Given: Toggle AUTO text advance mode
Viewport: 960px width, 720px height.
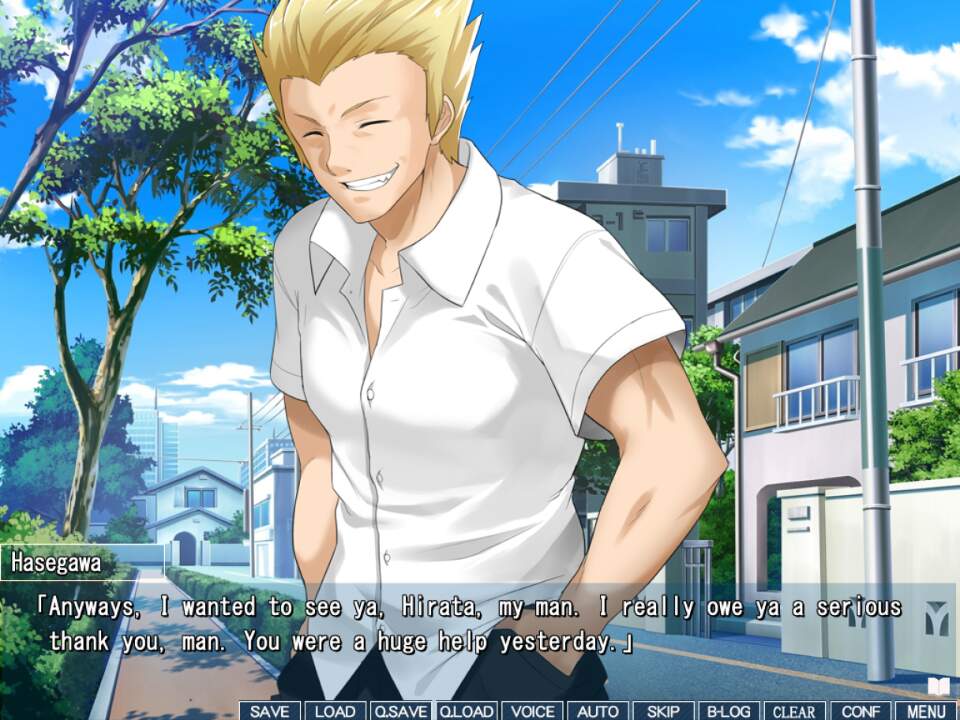Looking at the screenshot, I should [x=598, y=711].
